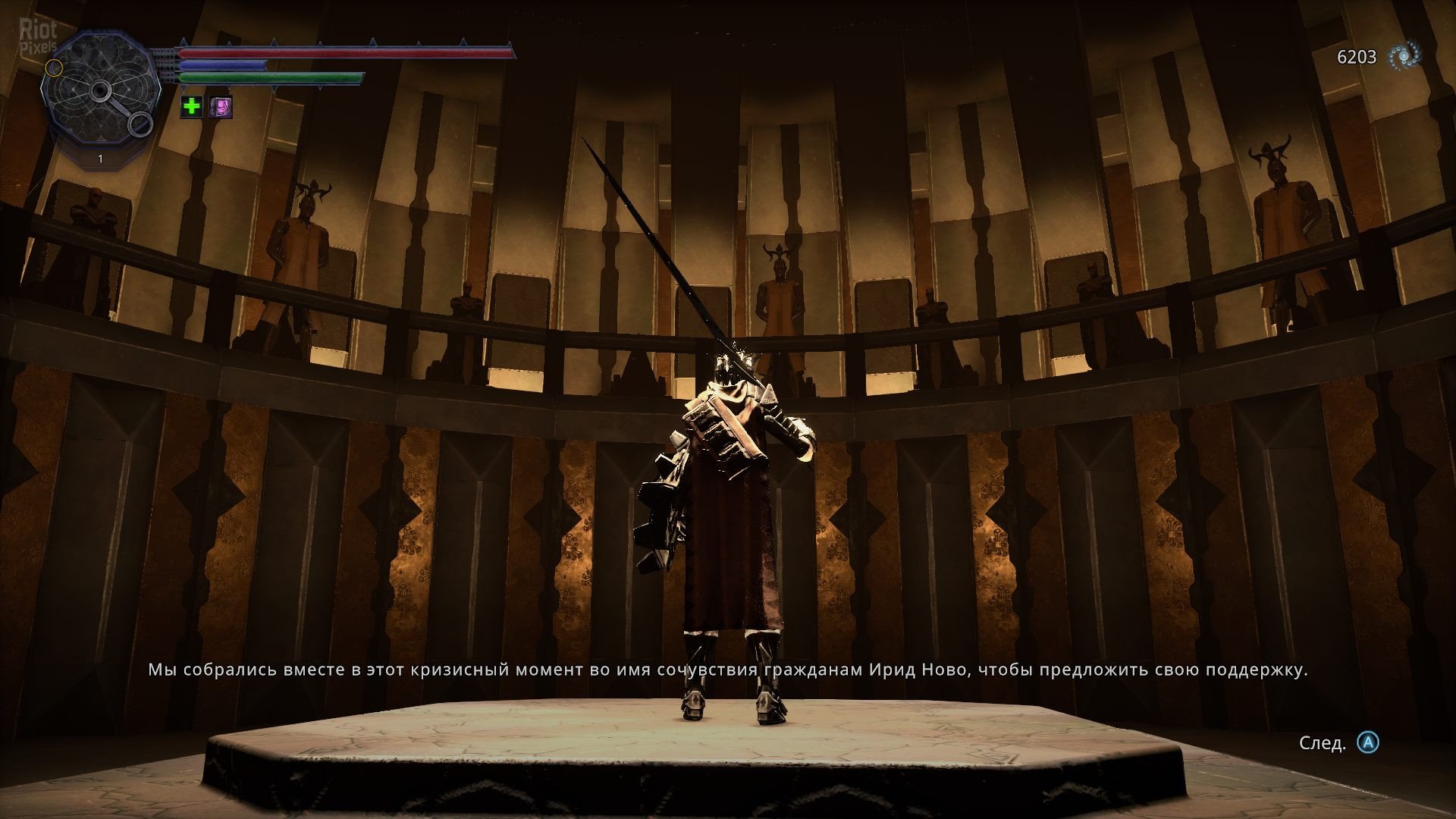This screenshot has height=819, width=1456.
Task: Click the Riot Pixels watermark logo
Action: point(38,36)
